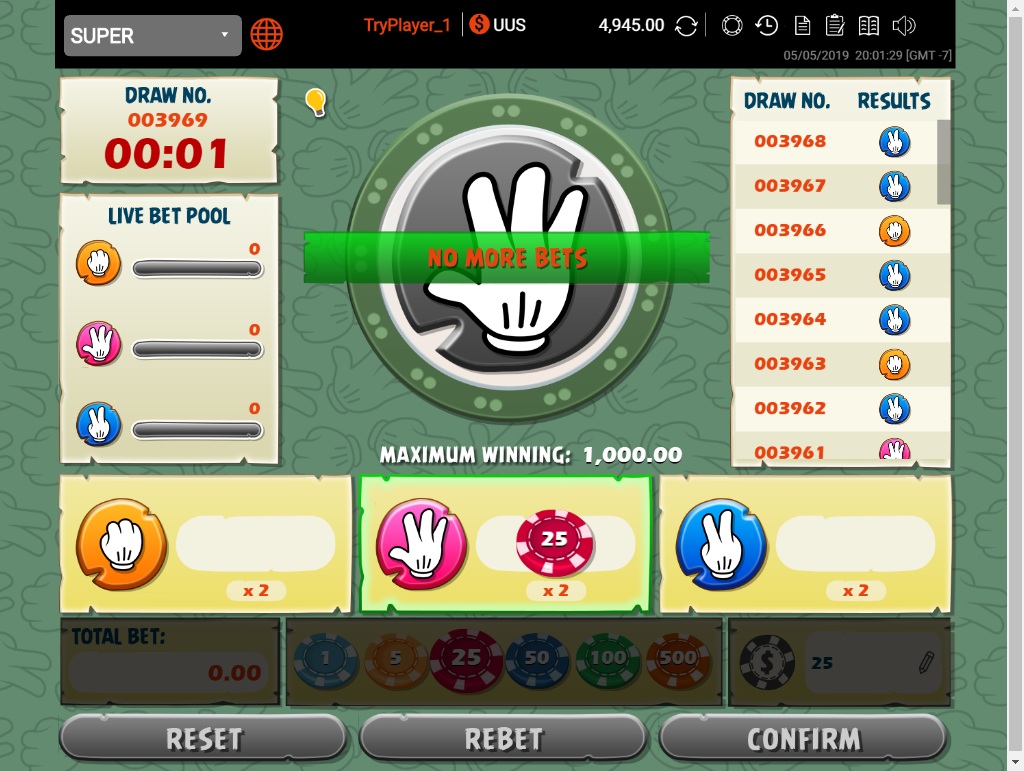Open the lifebuoy help icon
Viewport: 1024px width, 771px height.
[732, 26]
